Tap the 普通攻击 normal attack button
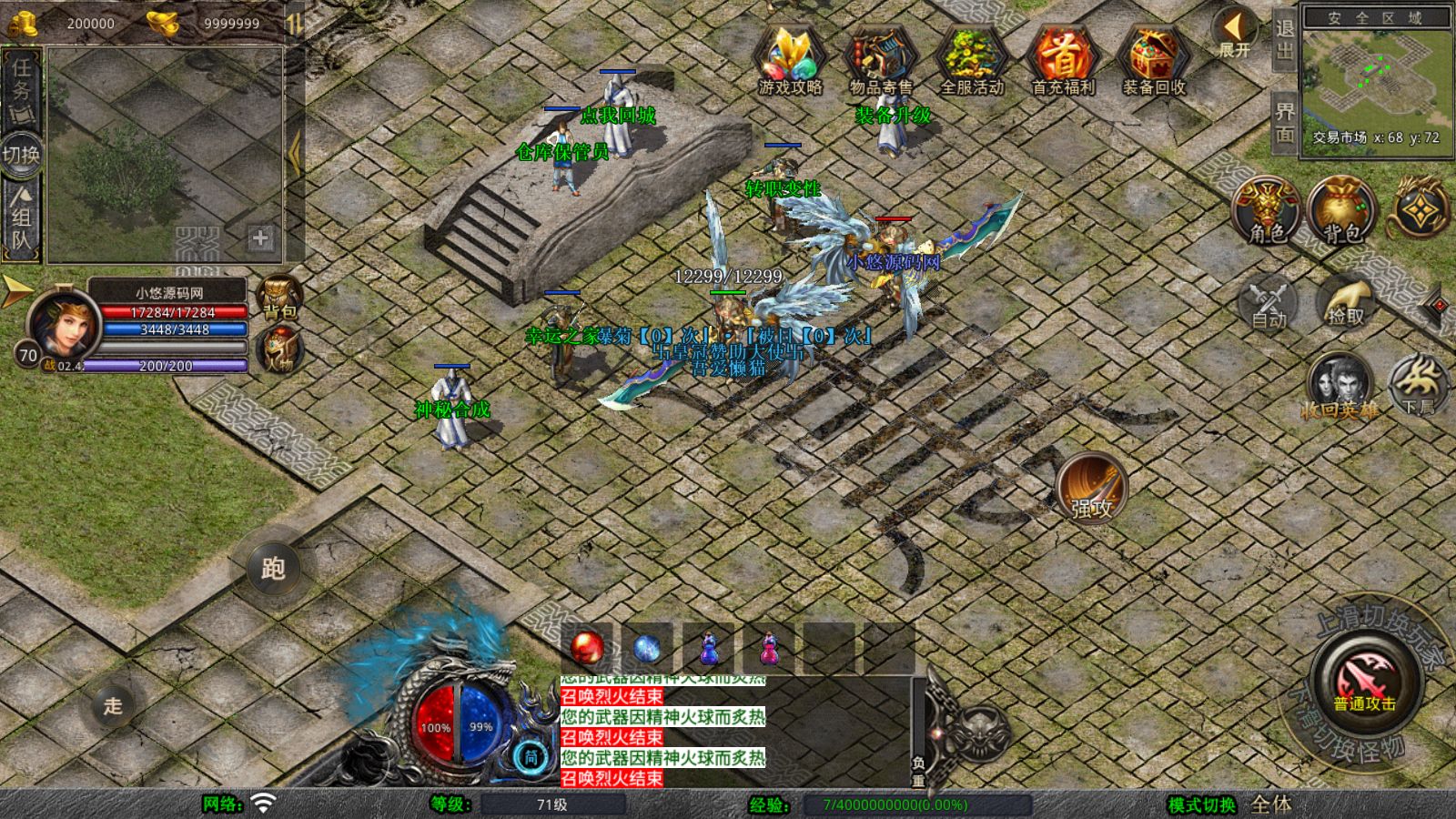 (1365, 682)
